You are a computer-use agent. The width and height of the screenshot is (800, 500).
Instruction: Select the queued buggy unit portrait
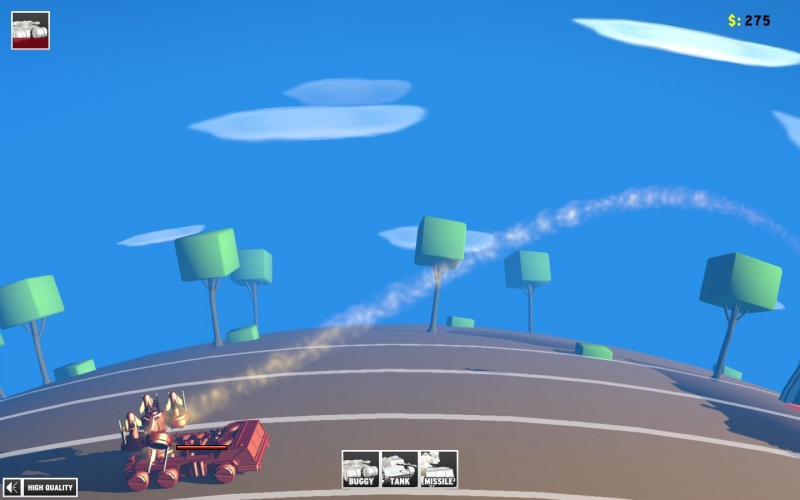tap(30, 30)
